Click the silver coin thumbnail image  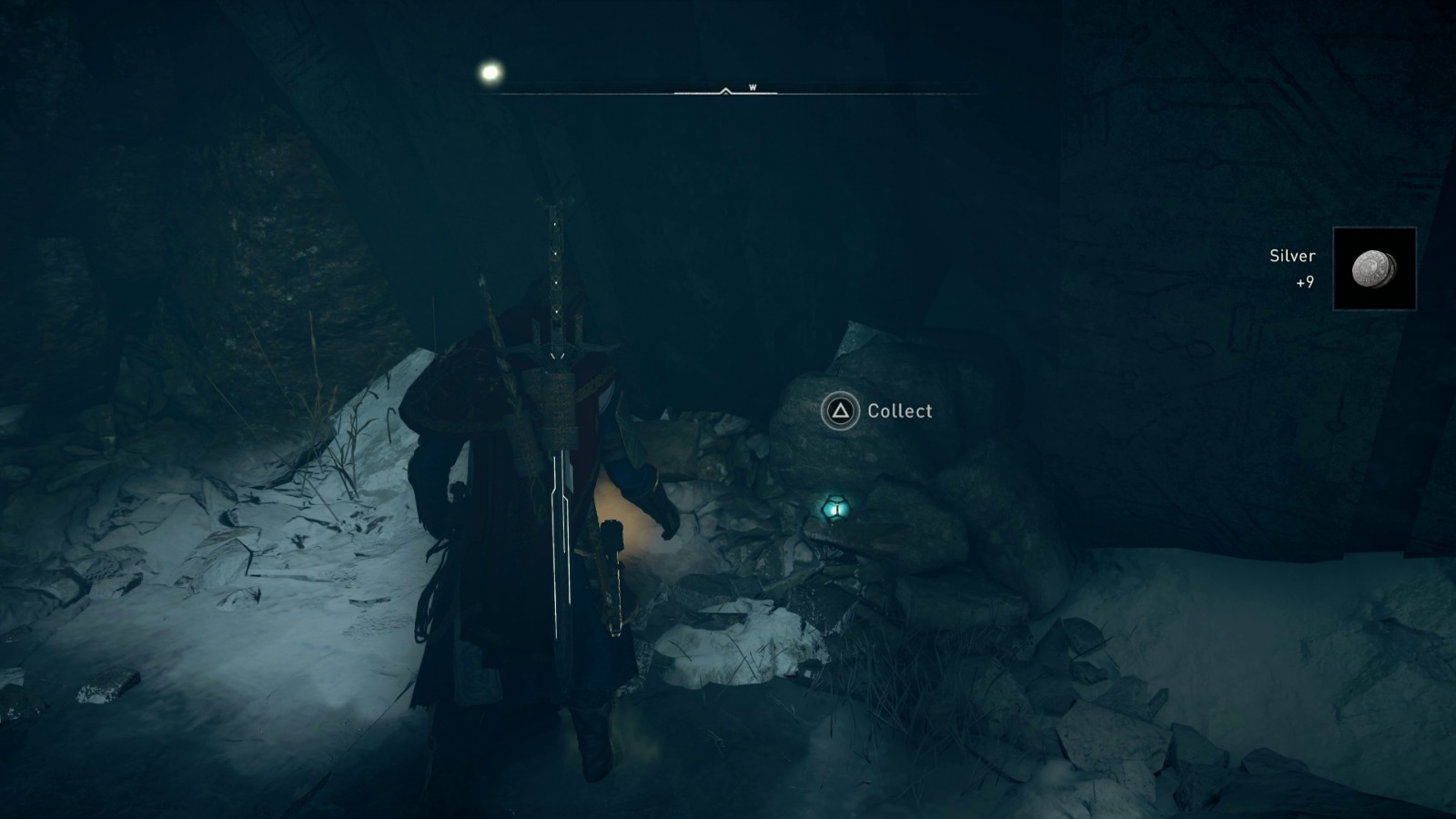1375,270
